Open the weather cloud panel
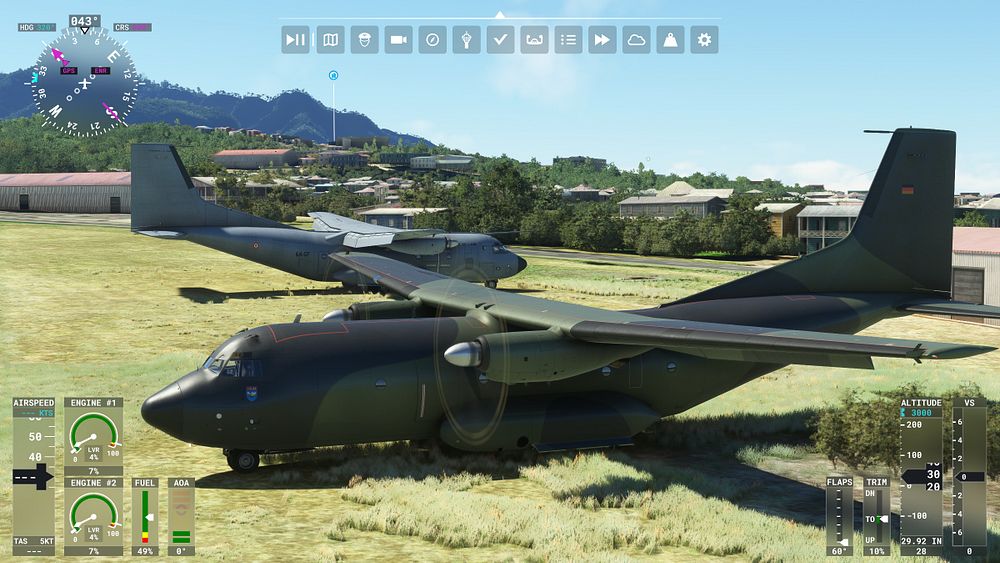Viewport: 1000px width, 563px height. (636, 40)
